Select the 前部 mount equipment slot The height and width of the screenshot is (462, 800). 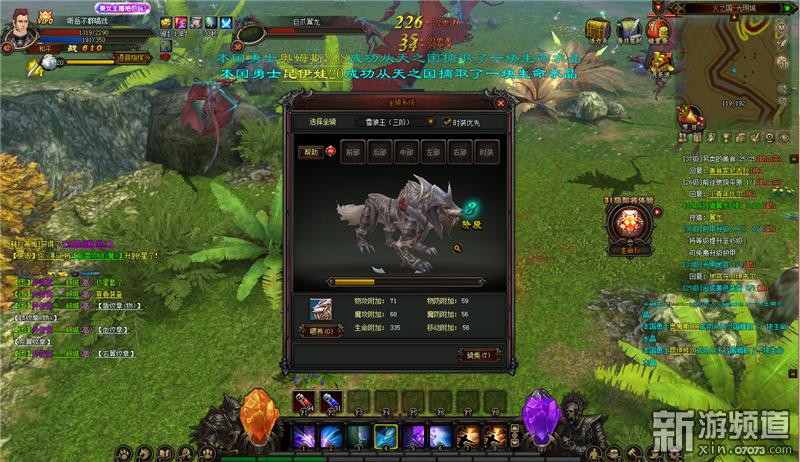pos(351,153)
